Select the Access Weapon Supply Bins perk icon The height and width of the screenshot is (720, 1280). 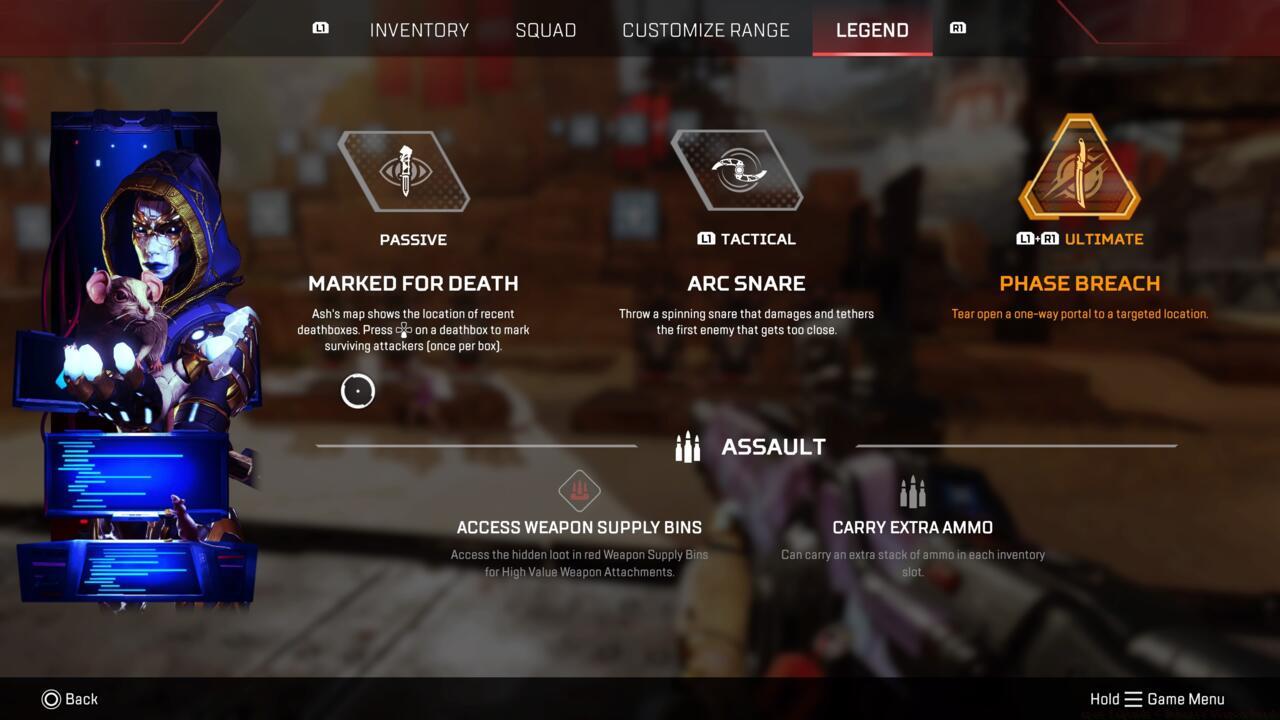(x=580, y=491)
